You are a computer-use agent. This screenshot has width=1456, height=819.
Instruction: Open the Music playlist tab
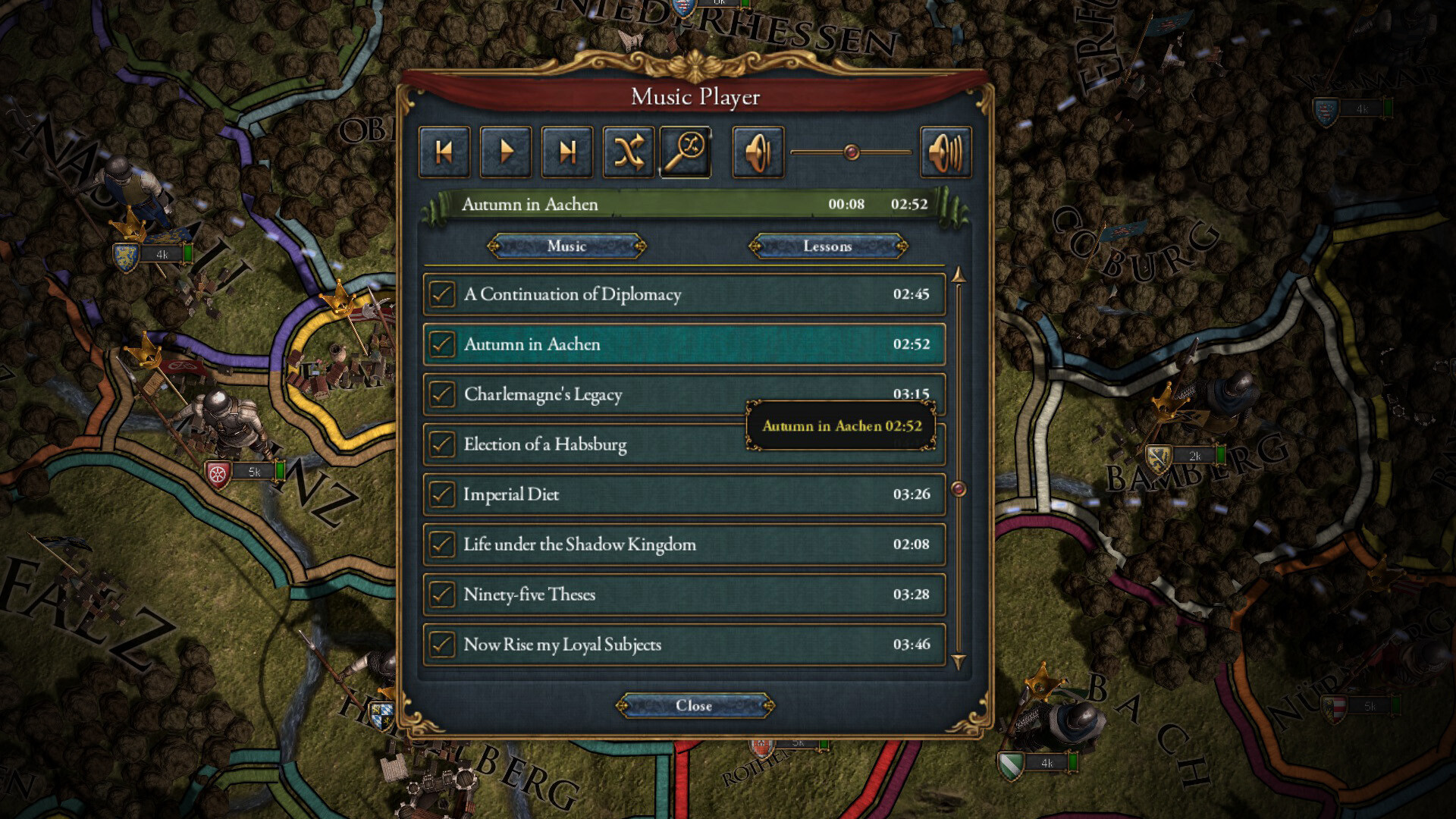[x=566, y=246]
